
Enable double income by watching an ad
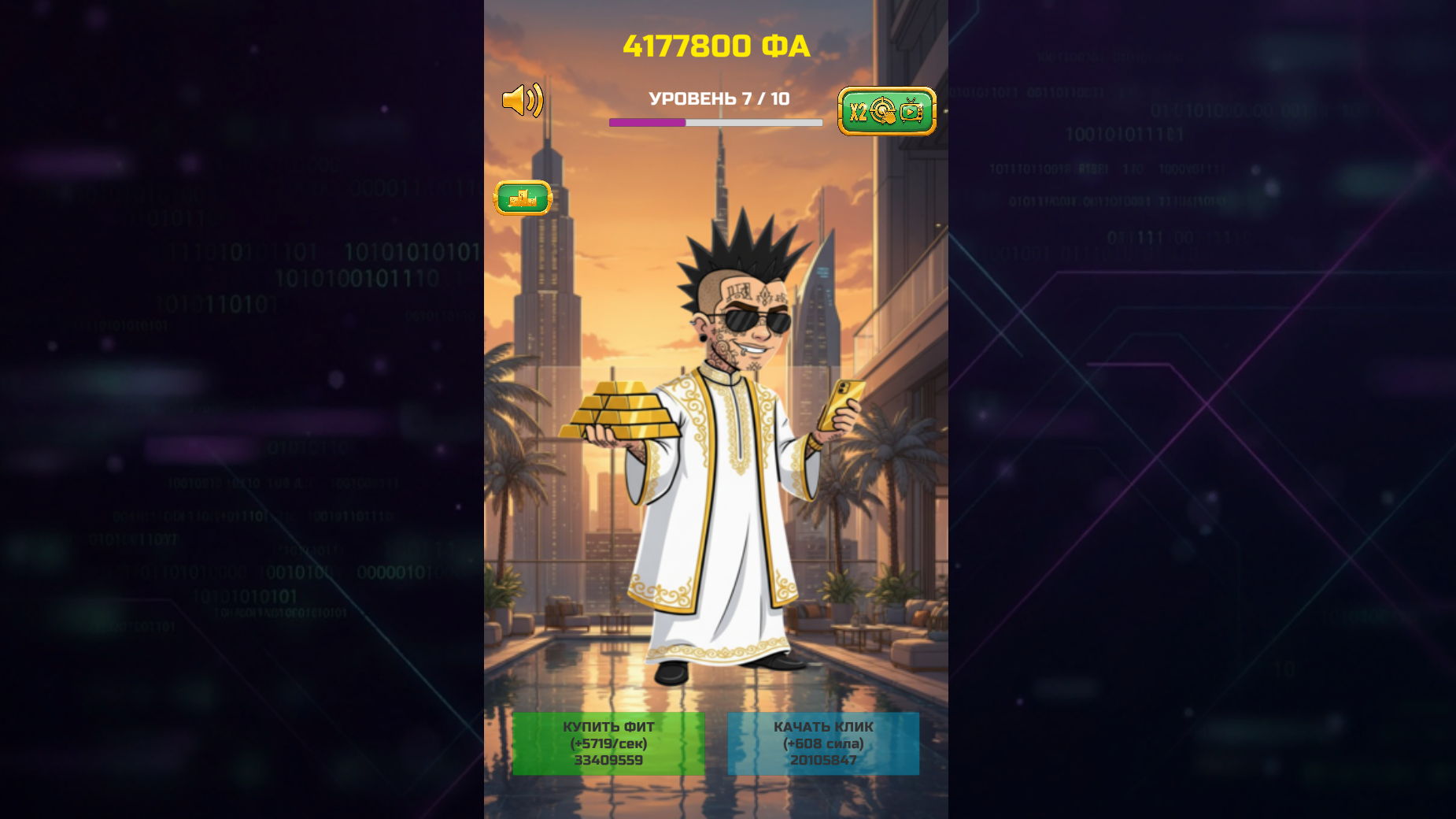click(885, 112)
